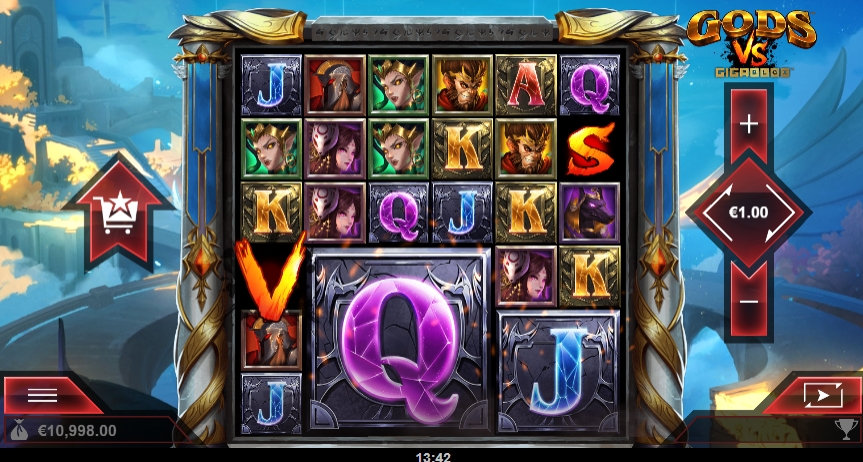The width and height of the screenshot is (863, 462).
Task: Spin the reels with the €1.00 button
Action: [x=748, y=212]
